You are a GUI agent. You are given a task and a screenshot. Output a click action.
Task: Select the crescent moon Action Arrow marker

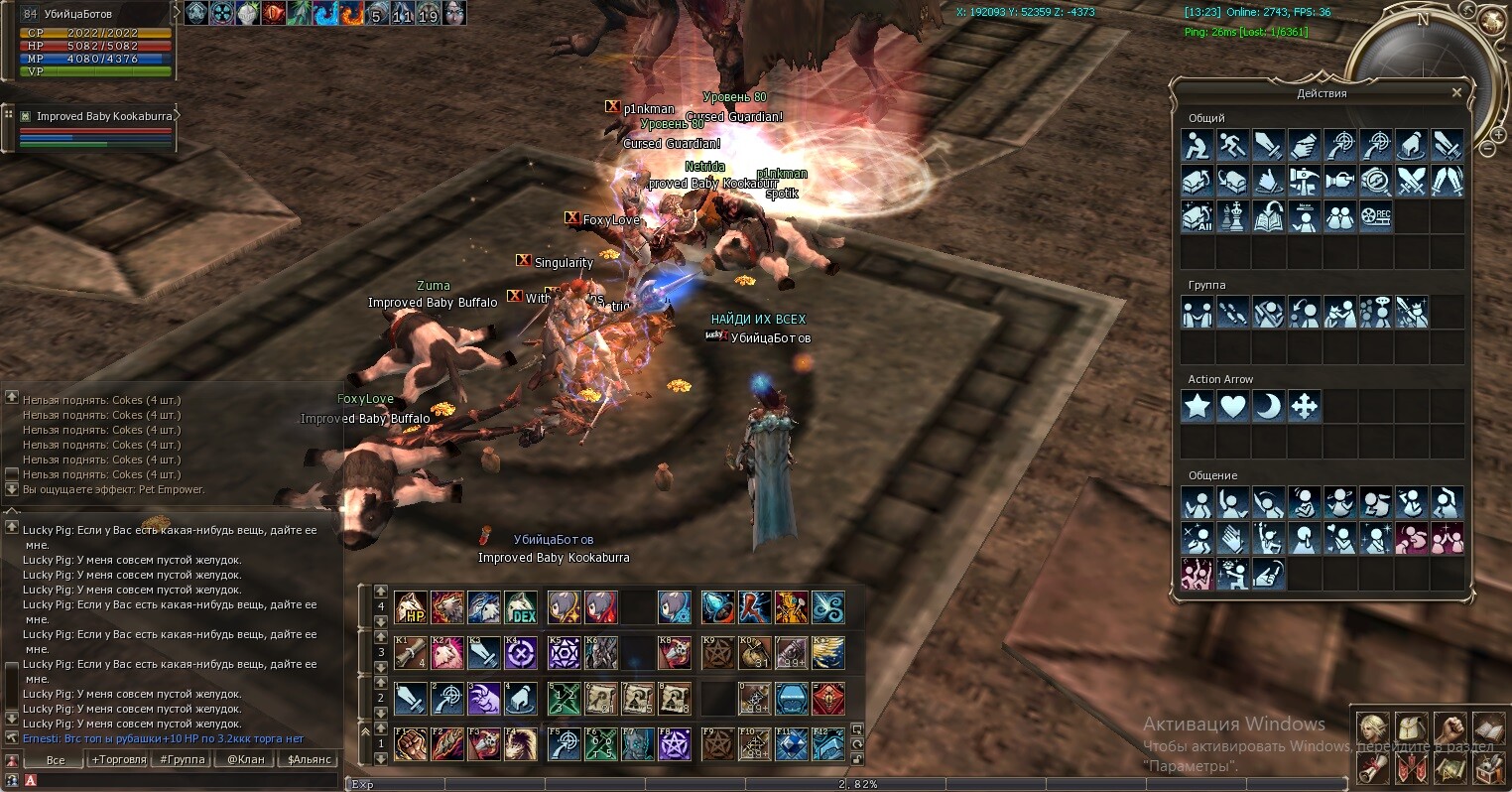click(x=1268, y=406)
